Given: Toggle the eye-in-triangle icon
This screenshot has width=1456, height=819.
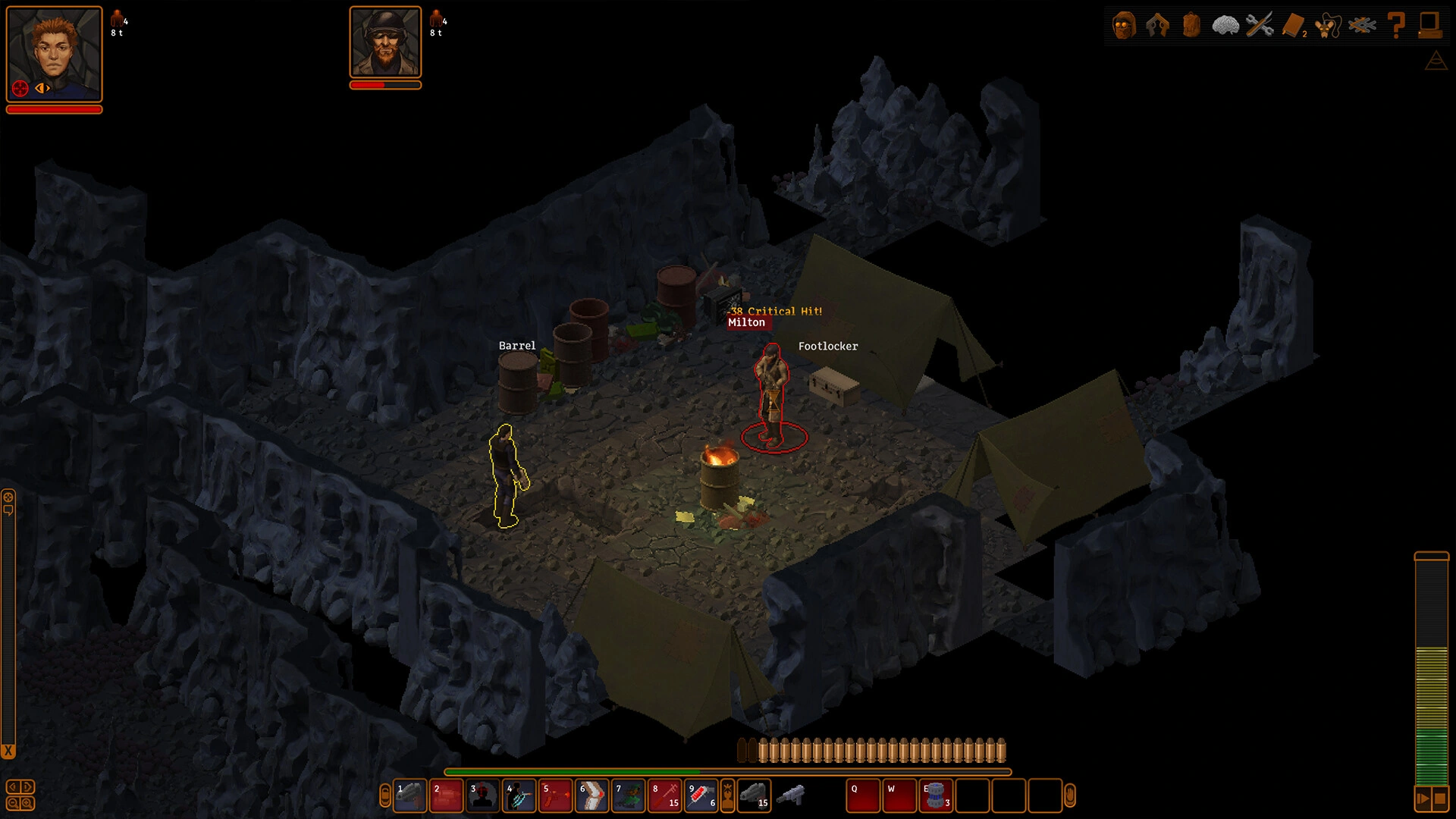Looking at the screenshot, I should click(x=1436, y=61).
